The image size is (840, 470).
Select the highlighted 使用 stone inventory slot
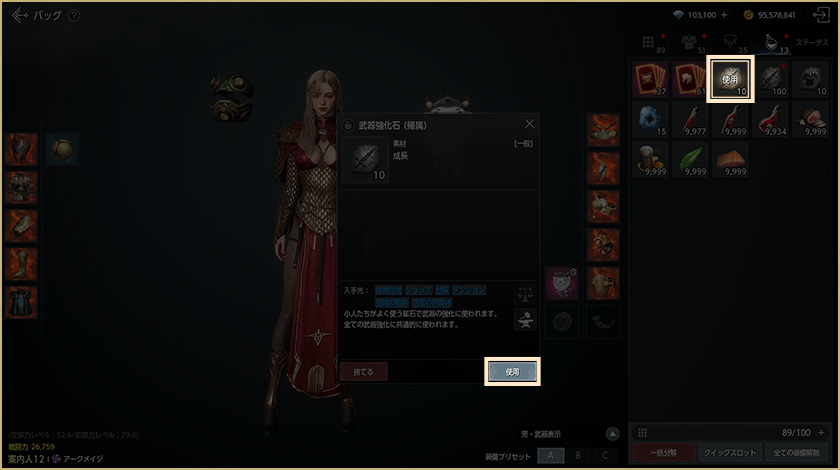pos(729,78)
